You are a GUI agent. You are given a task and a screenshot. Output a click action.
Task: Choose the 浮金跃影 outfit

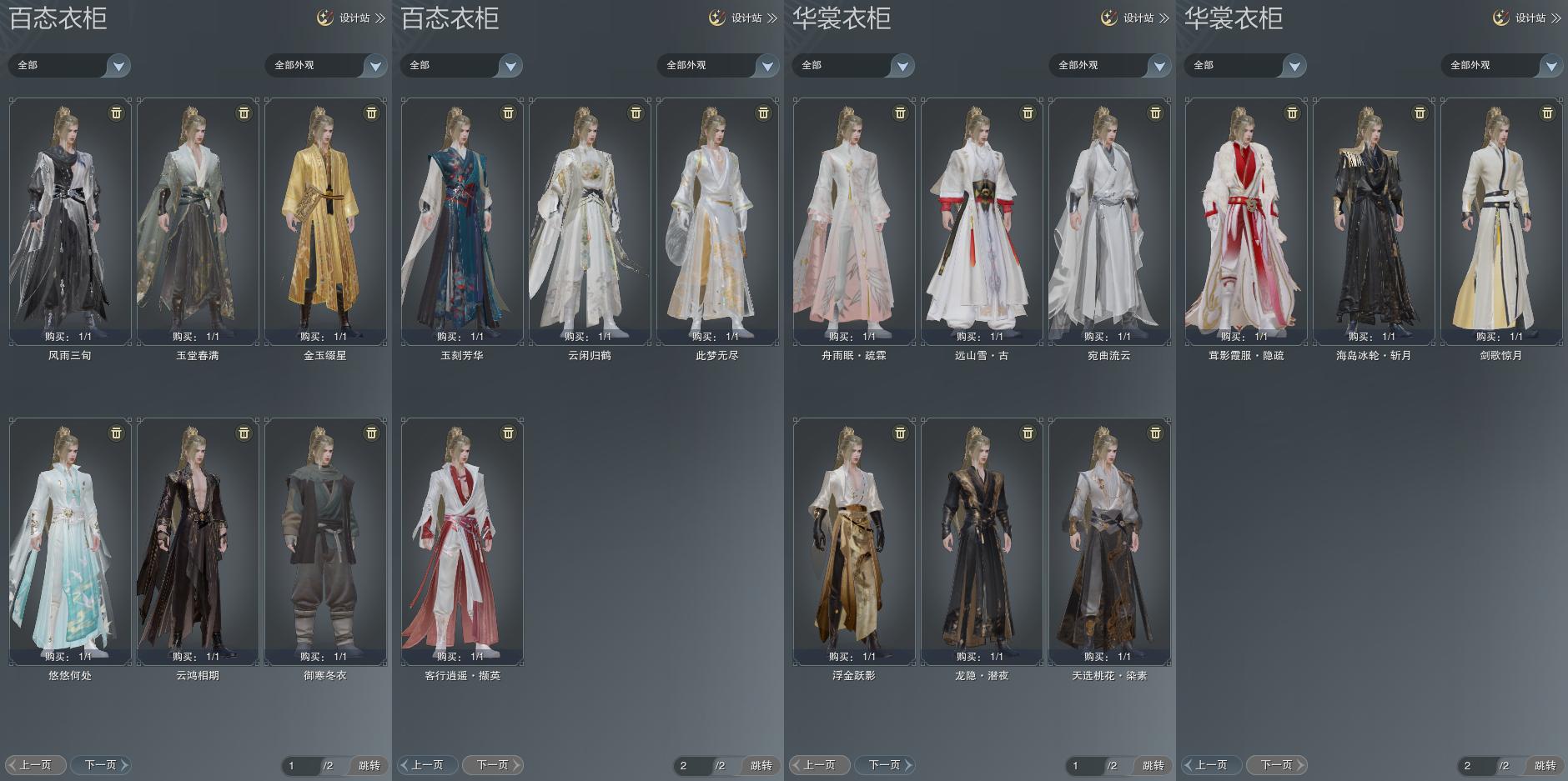pyautogui.click(x=854, y=541)
